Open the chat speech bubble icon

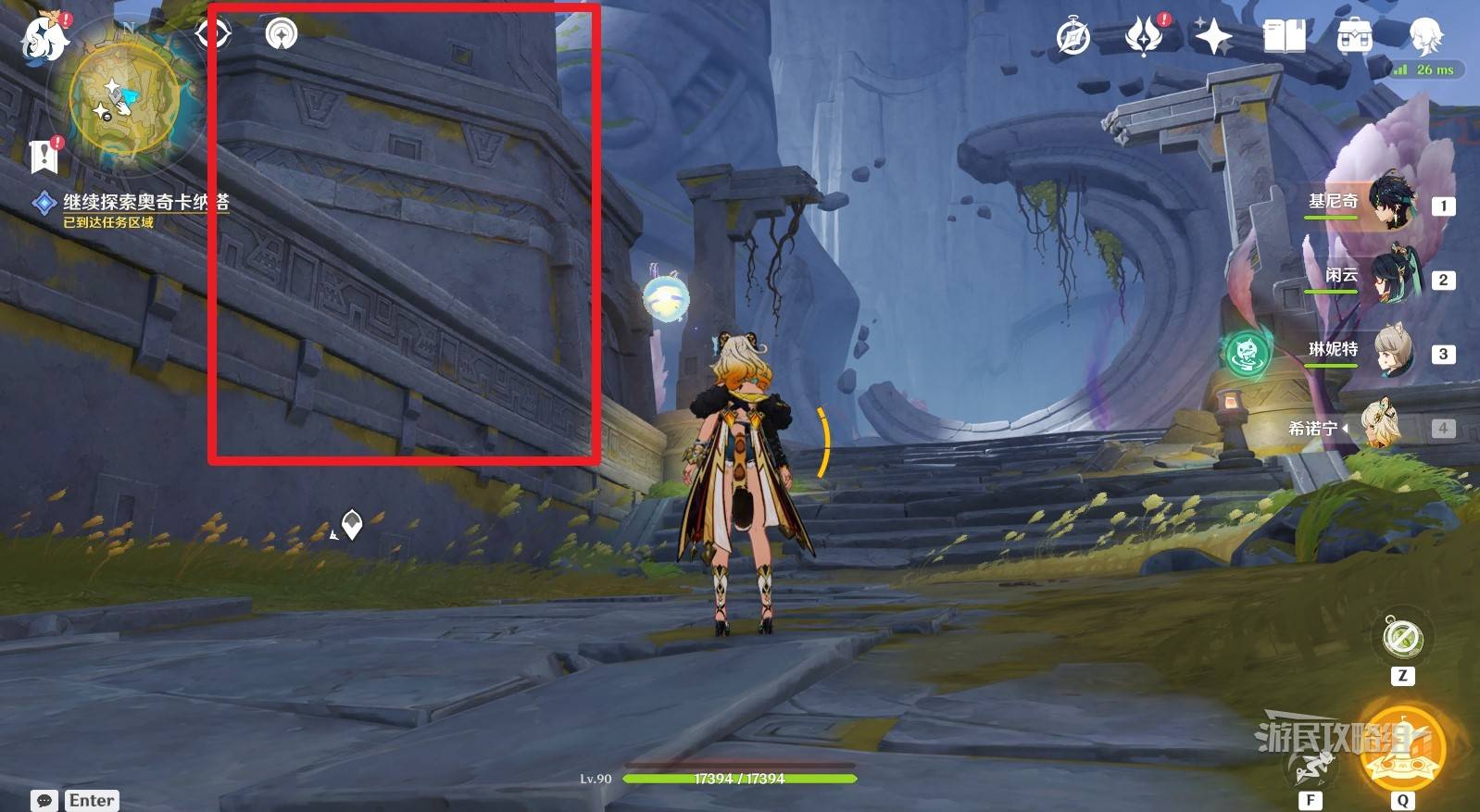pyautogui.click(x=44, y=801)
